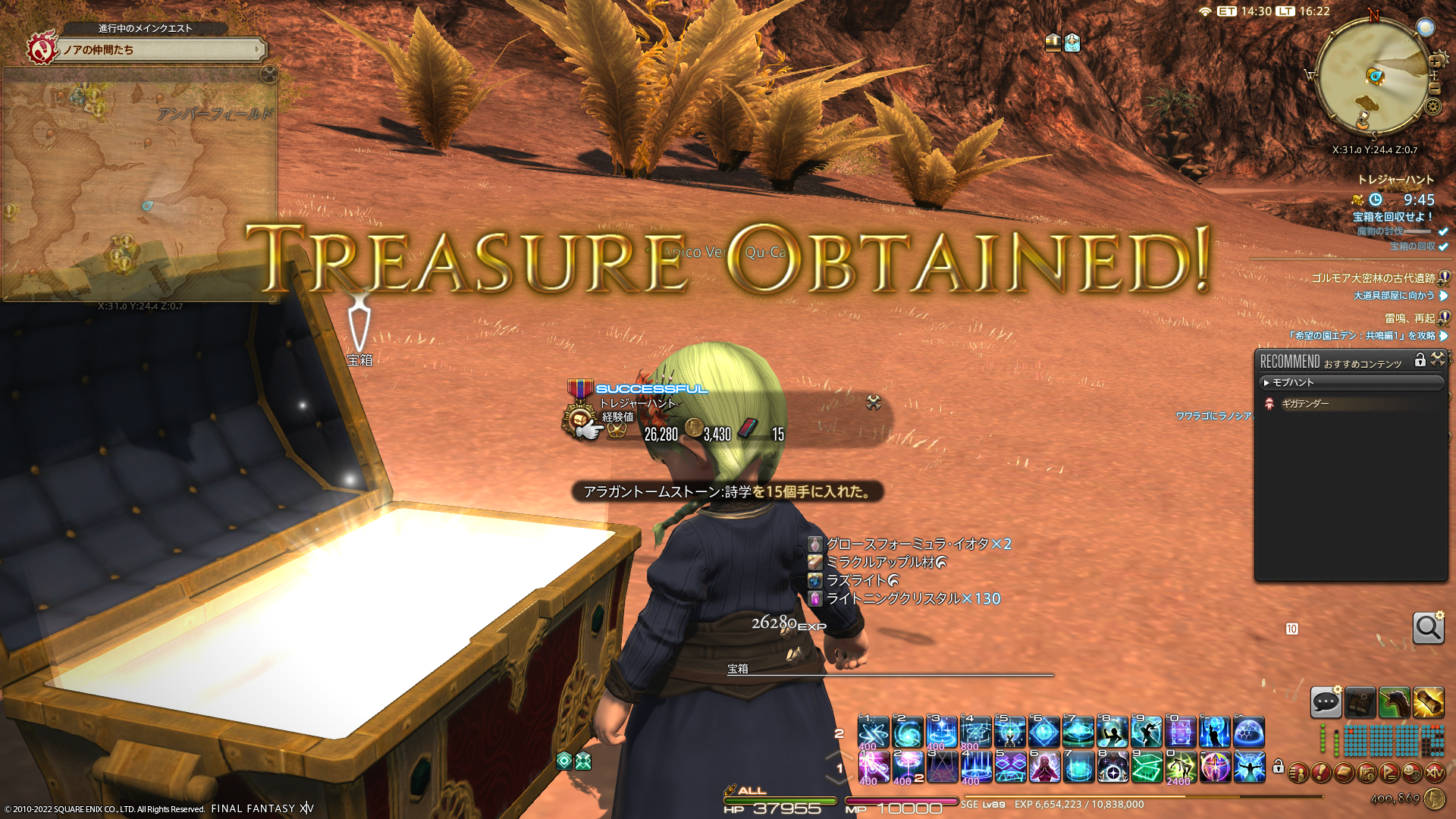Summon the unicorn mount hotbar icon
Image resolution: width=1456 pixels, height=819 pixels.
(x=1394, y=702)
